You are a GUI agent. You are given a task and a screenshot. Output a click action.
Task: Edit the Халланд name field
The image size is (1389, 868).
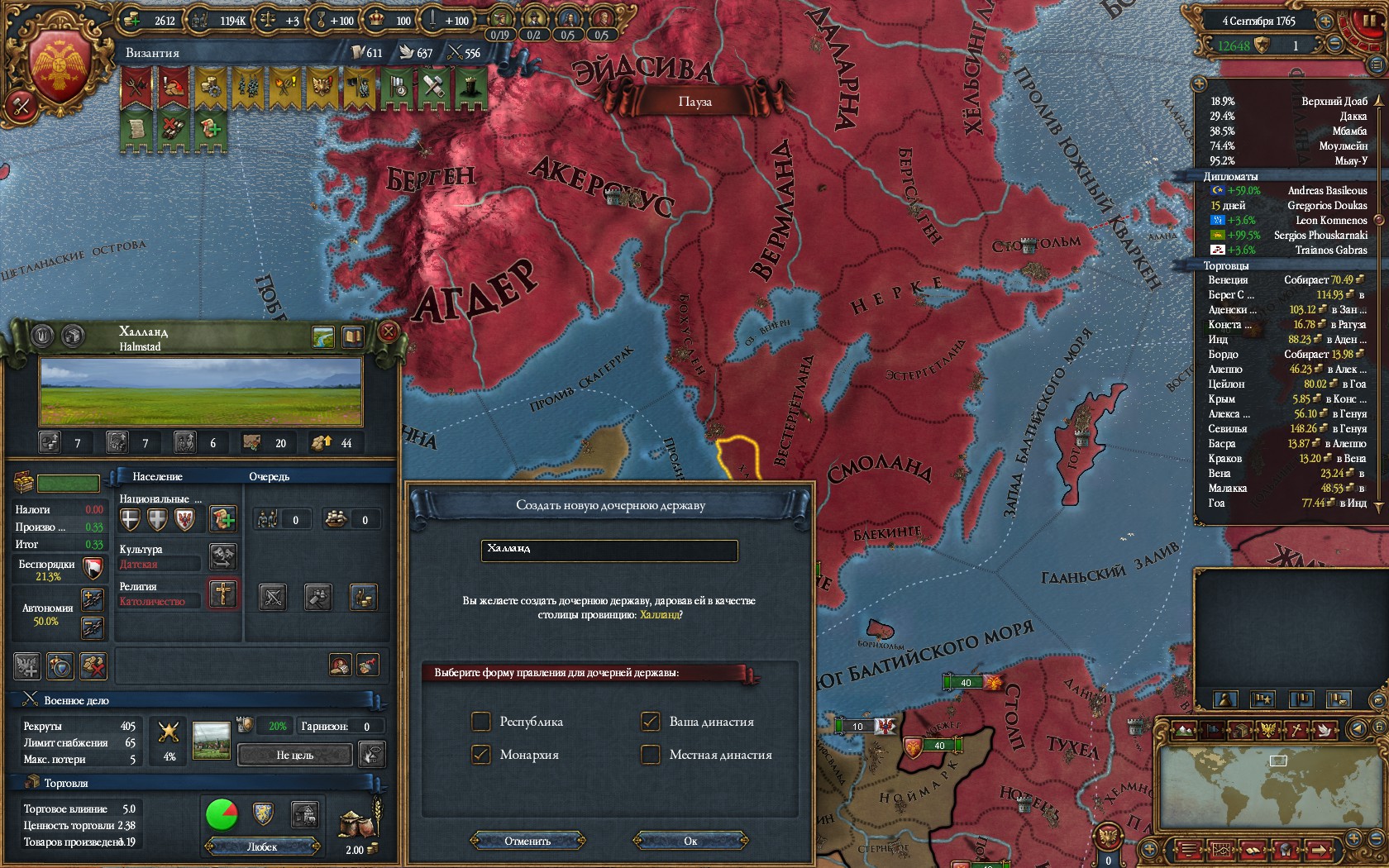point(609,550)
